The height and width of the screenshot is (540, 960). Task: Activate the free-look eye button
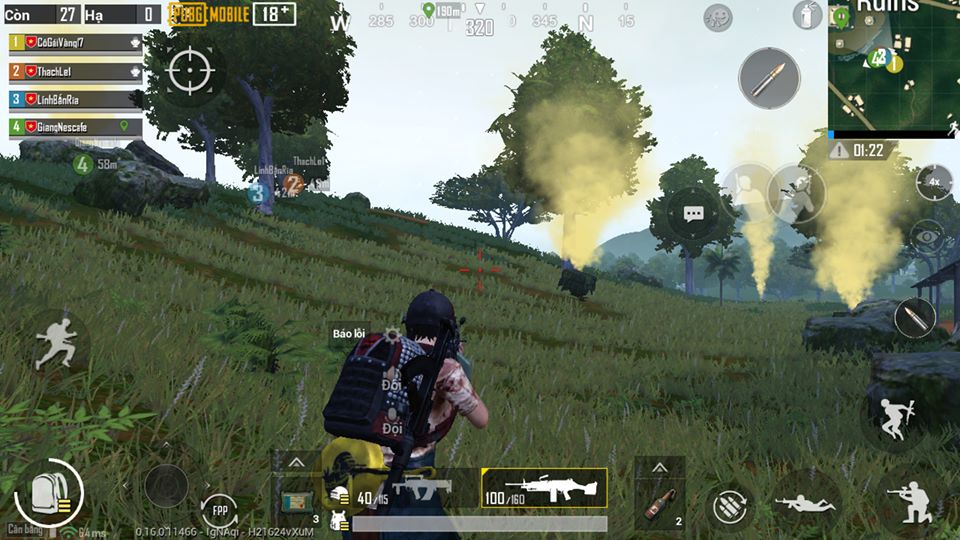click(x=927, y=237)
